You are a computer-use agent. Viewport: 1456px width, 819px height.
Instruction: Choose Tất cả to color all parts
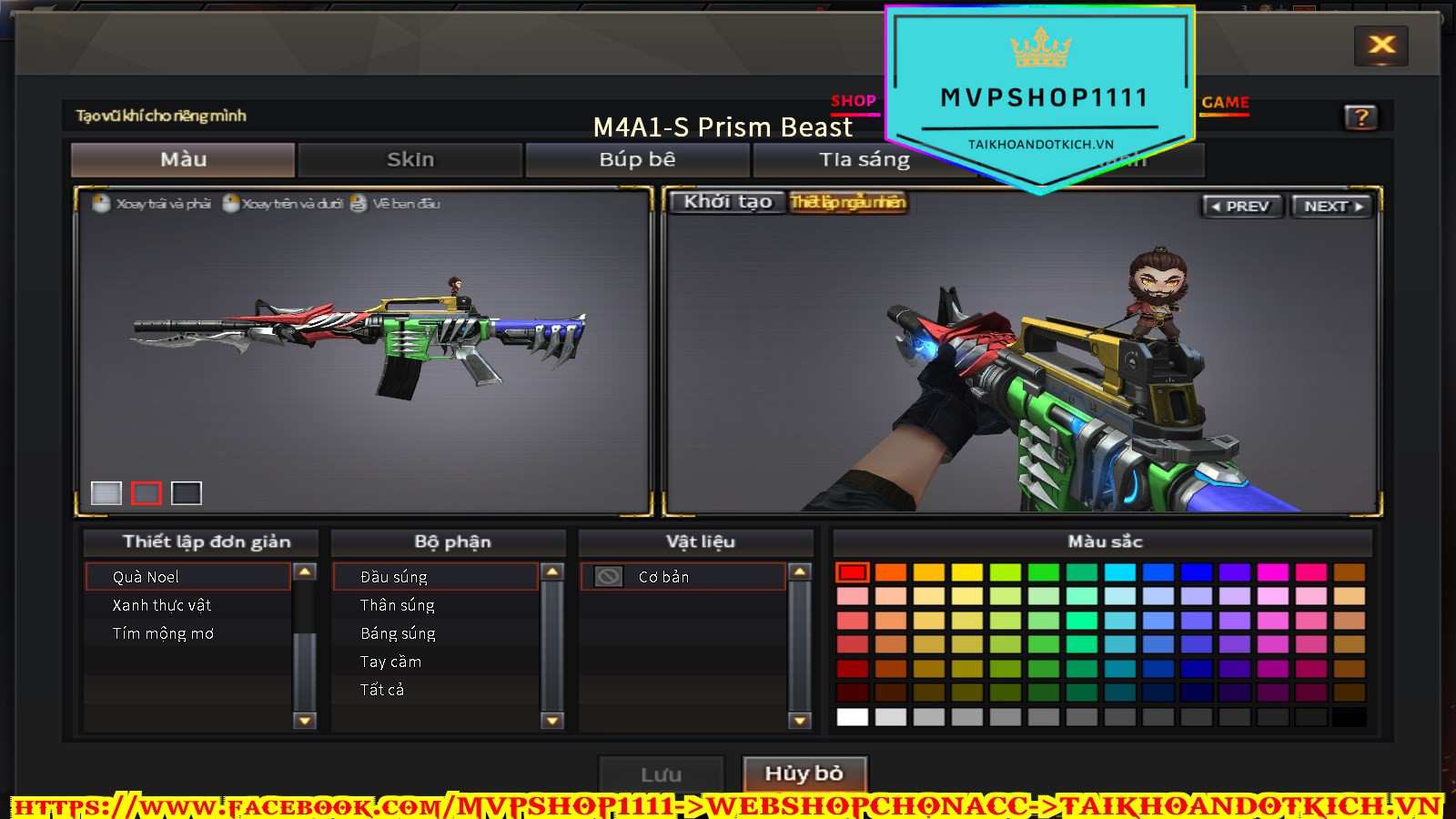[382, 690]
